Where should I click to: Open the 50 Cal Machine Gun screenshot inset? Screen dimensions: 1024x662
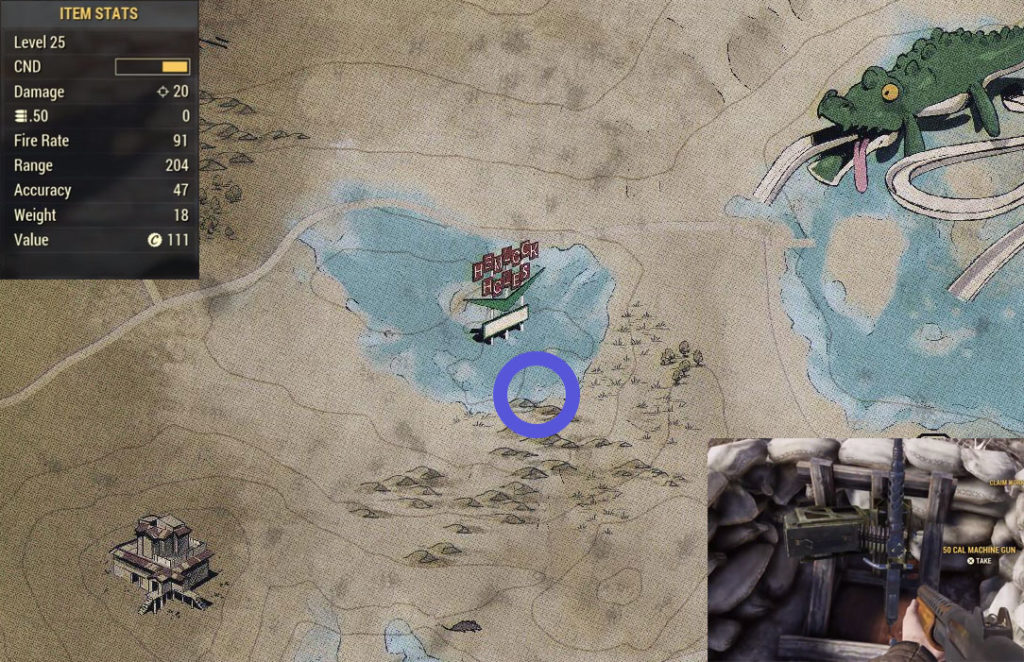[x=865, y=549]
